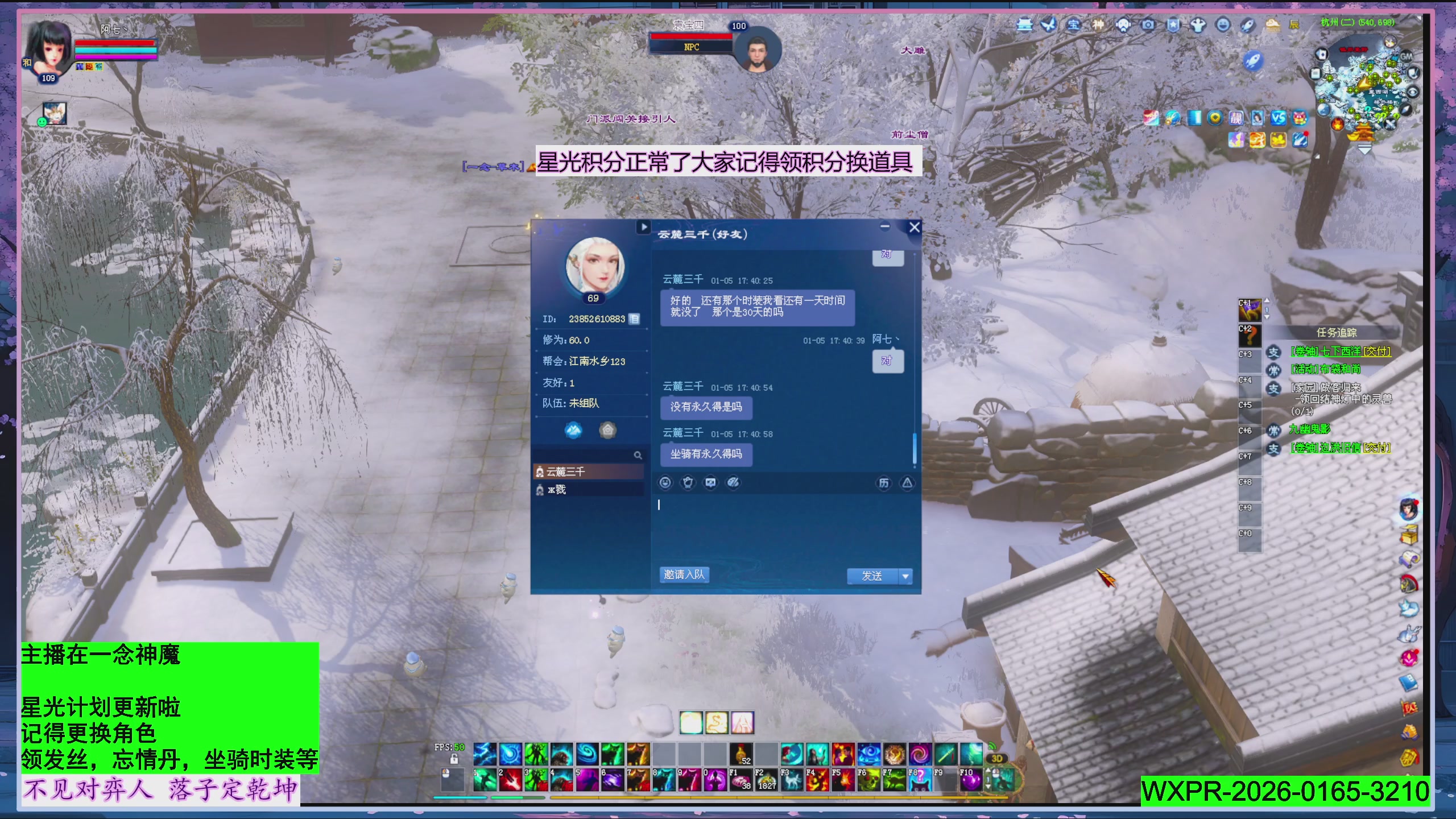The image size is (1456, 819).
Task: Click the 发送 send button
Action: 872,576
